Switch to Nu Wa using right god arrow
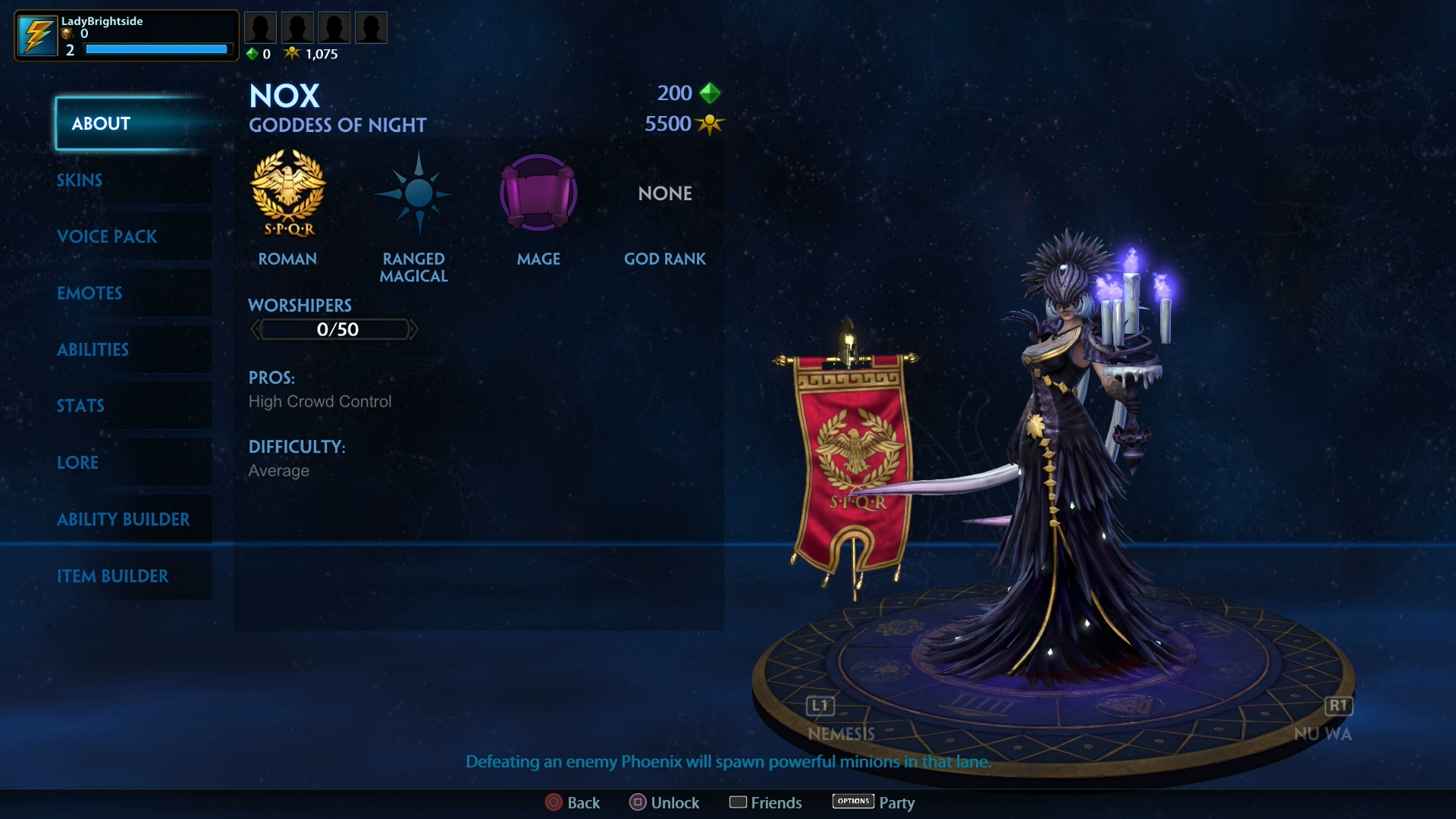Image resolution: width=1456 pixels, height=819 pixels. (1338, 706)
